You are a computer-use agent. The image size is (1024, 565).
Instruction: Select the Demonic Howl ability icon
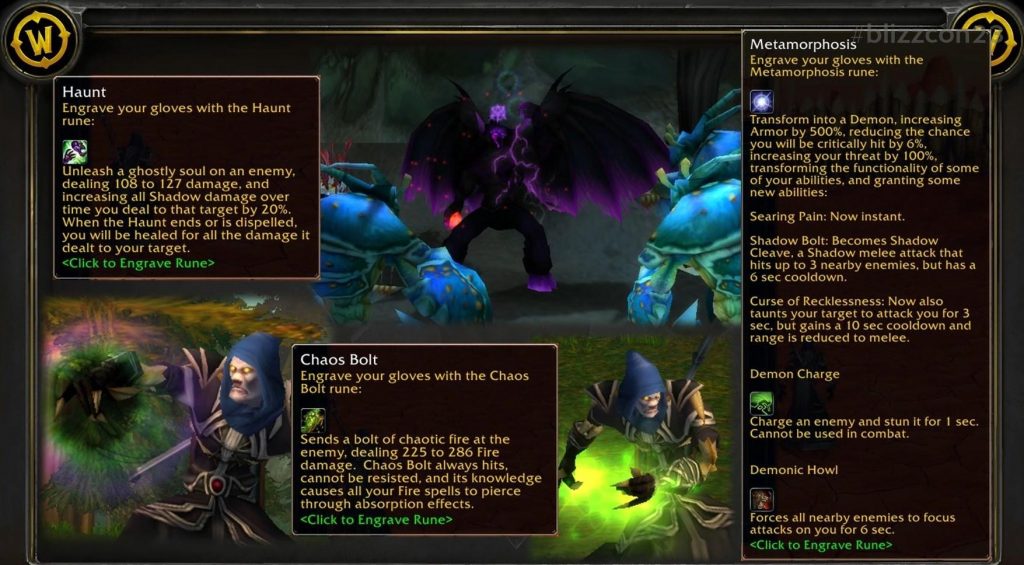[x=761, y=499]
